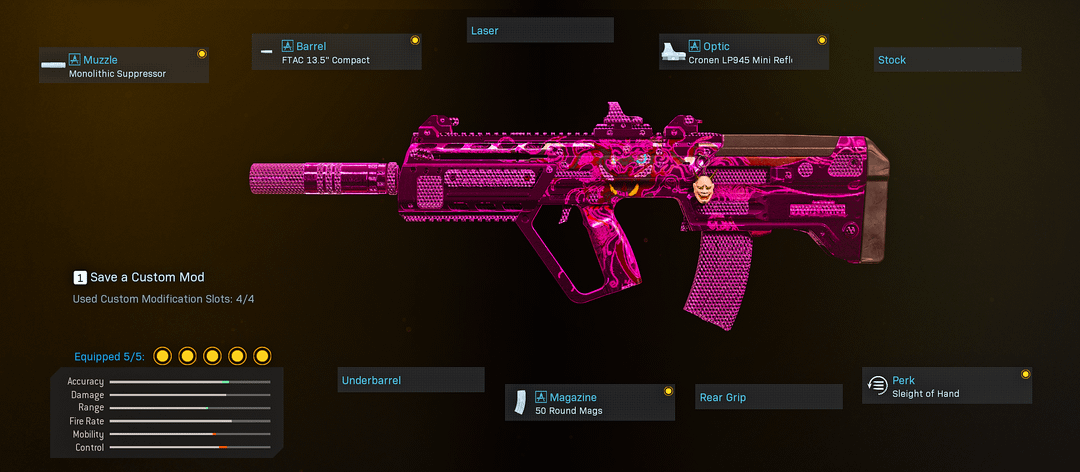Open the empty Laser slot

pos(540,31)
